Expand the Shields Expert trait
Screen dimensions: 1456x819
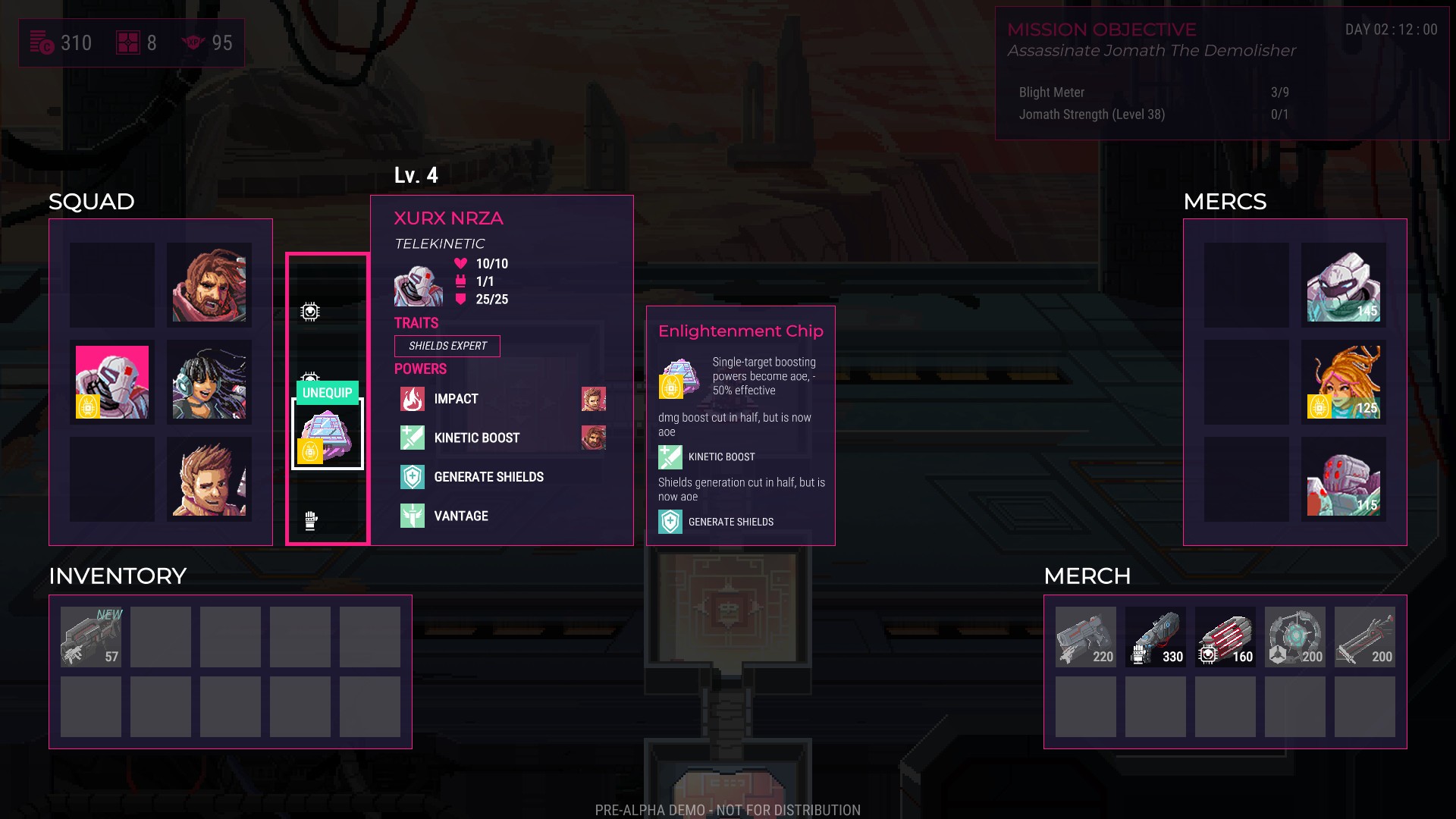tap(447, 346)
